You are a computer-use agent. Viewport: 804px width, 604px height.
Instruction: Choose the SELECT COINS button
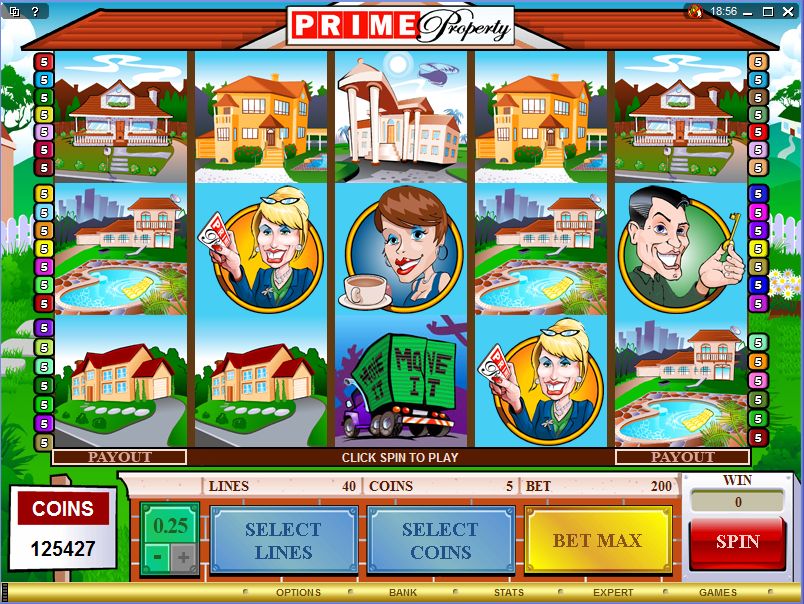(440, 541)
